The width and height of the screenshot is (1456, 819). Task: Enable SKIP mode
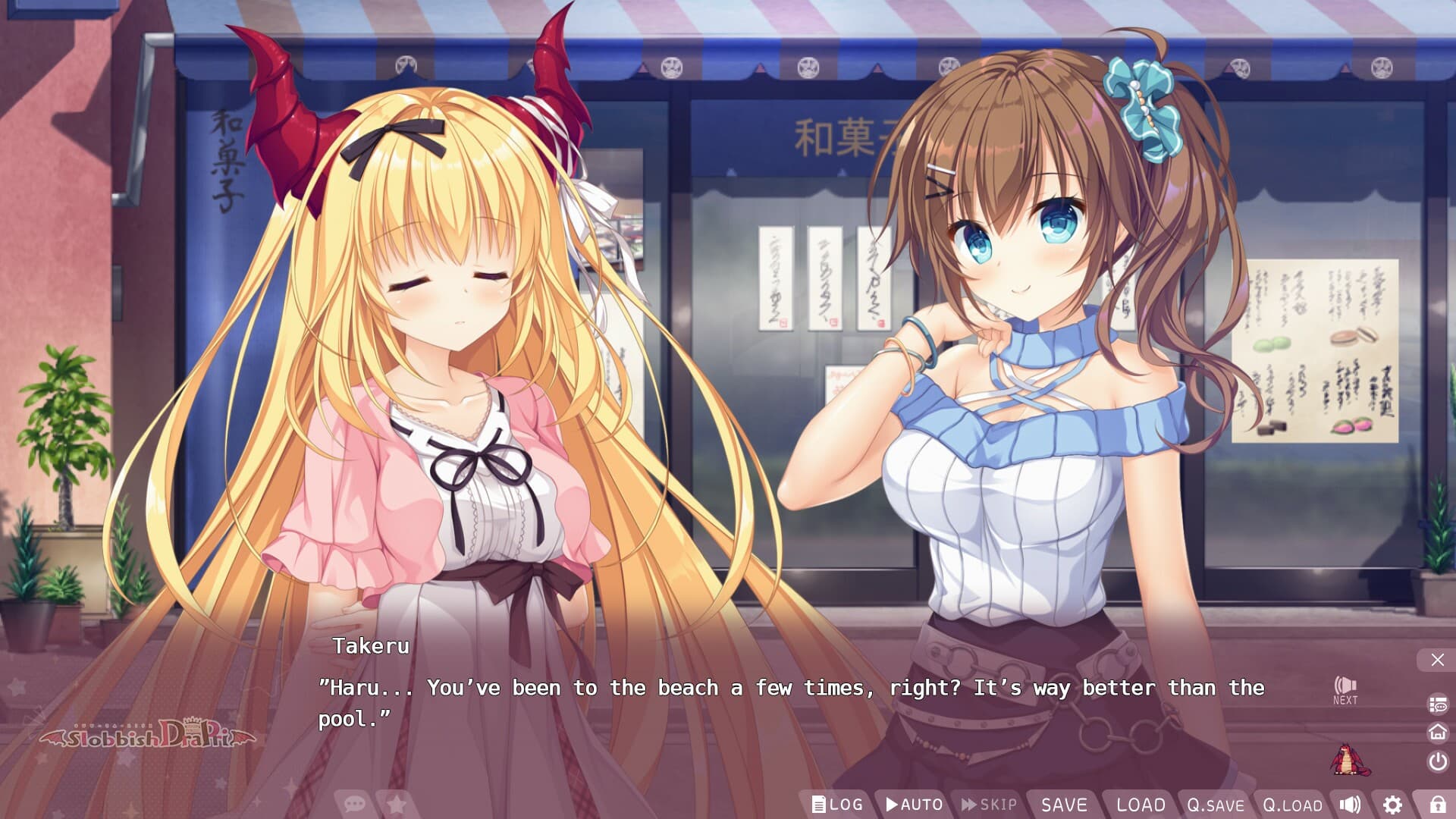(x=988, y=805)
